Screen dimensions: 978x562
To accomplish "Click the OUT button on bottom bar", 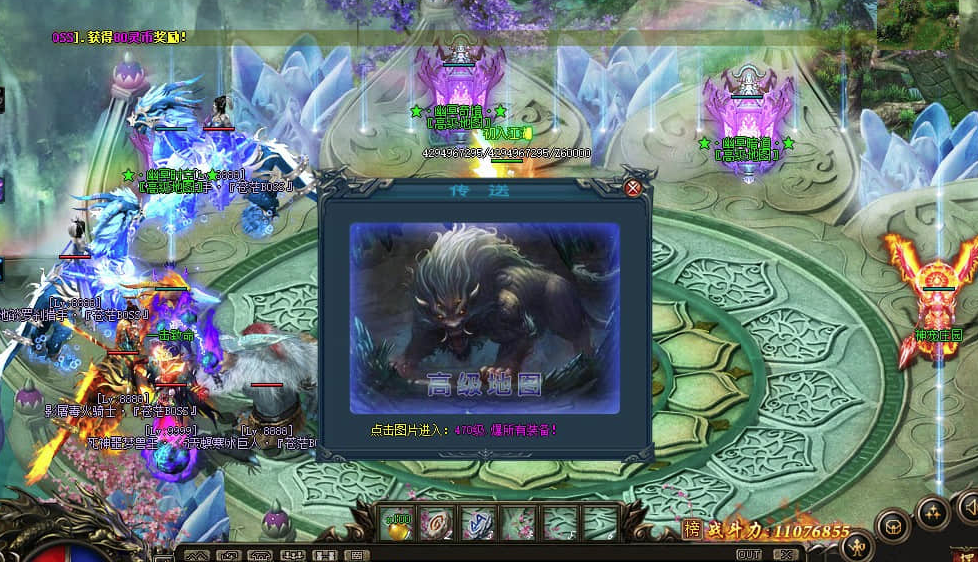I will pos(748,554).
